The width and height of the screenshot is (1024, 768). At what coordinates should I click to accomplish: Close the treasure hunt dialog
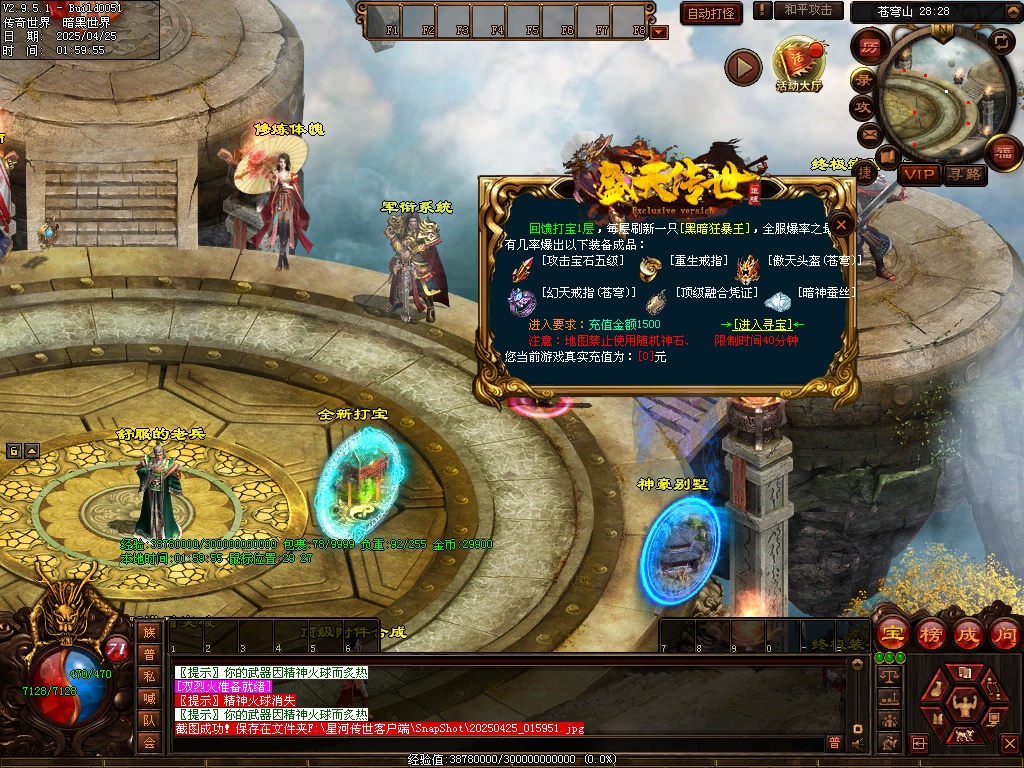pos(842,225)
